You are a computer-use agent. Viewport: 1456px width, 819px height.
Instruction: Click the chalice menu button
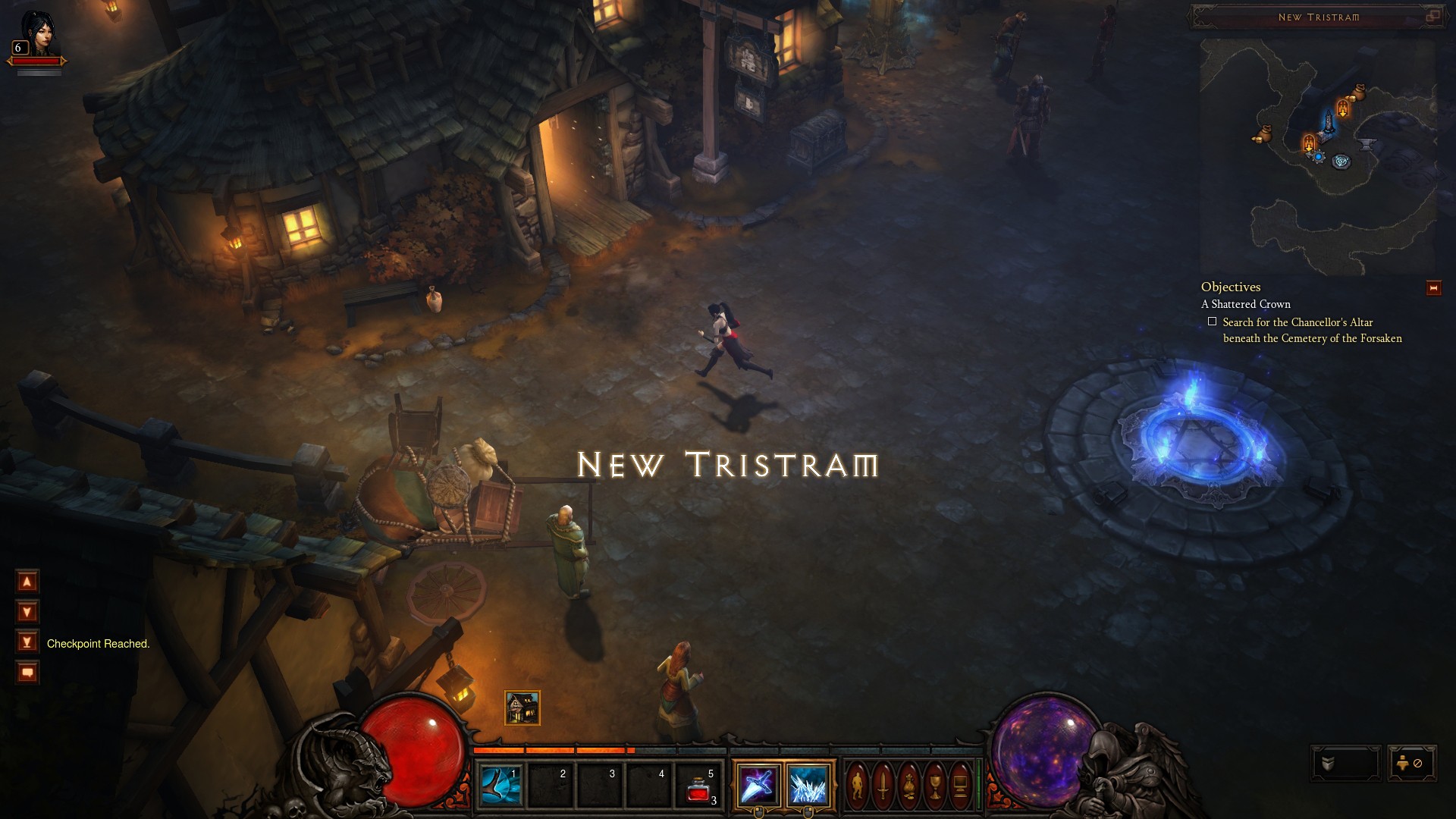935,784
